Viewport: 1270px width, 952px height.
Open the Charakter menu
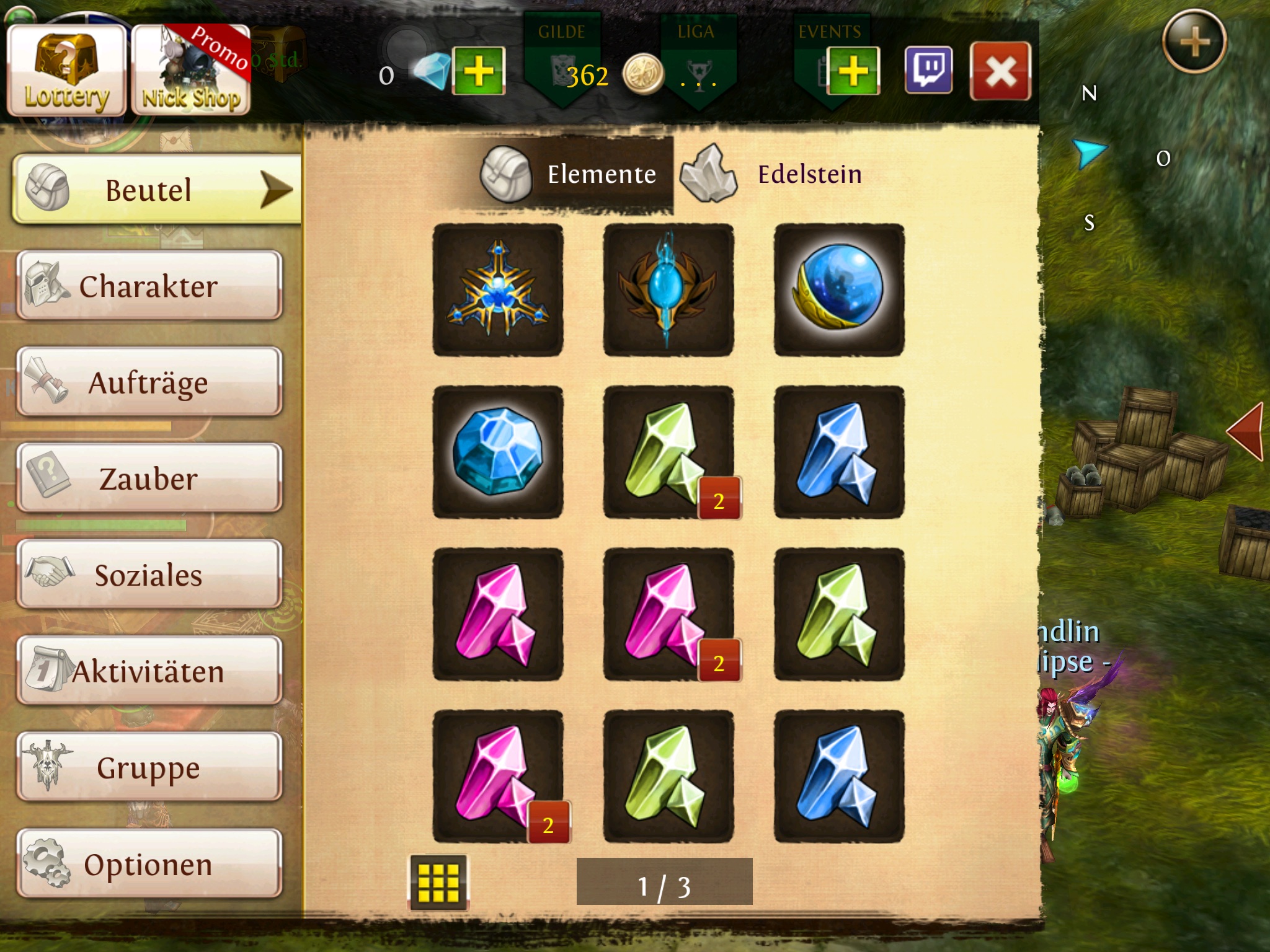click(x=149, y=286)
